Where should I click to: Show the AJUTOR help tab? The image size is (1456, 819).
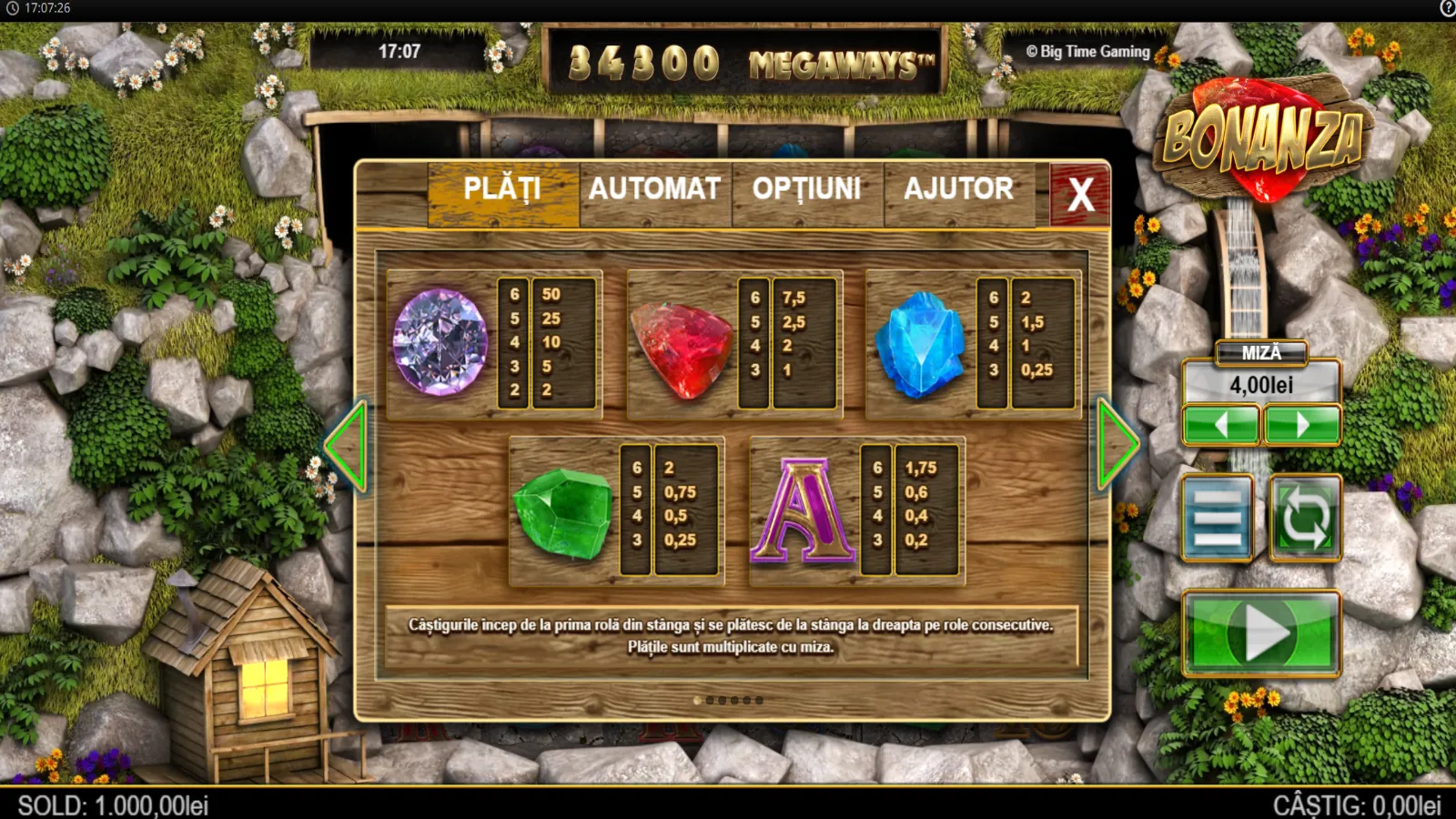pos(958,190)
